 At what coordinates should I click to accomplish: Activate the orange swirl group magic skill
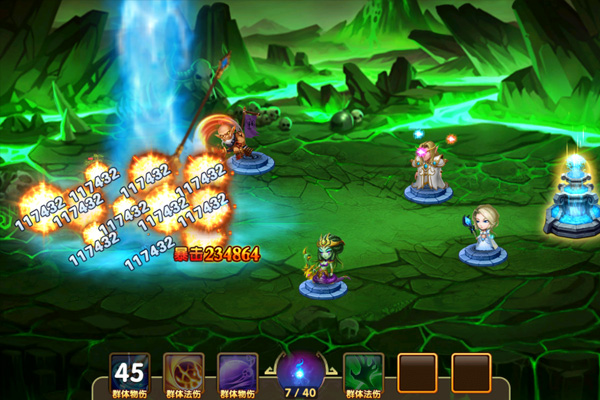click(184, 372)
